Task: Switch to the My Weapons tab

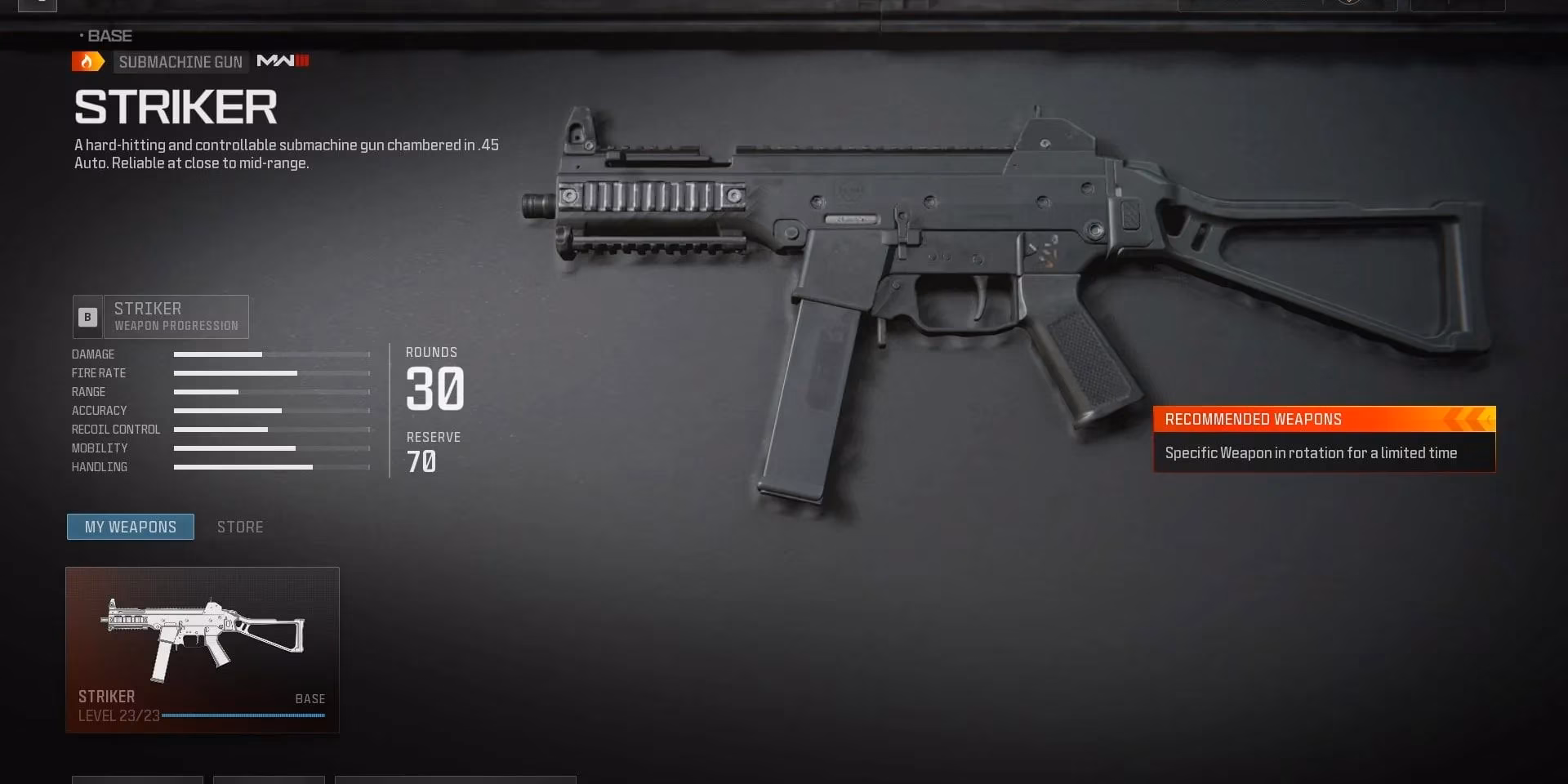Action: (130, 526)
